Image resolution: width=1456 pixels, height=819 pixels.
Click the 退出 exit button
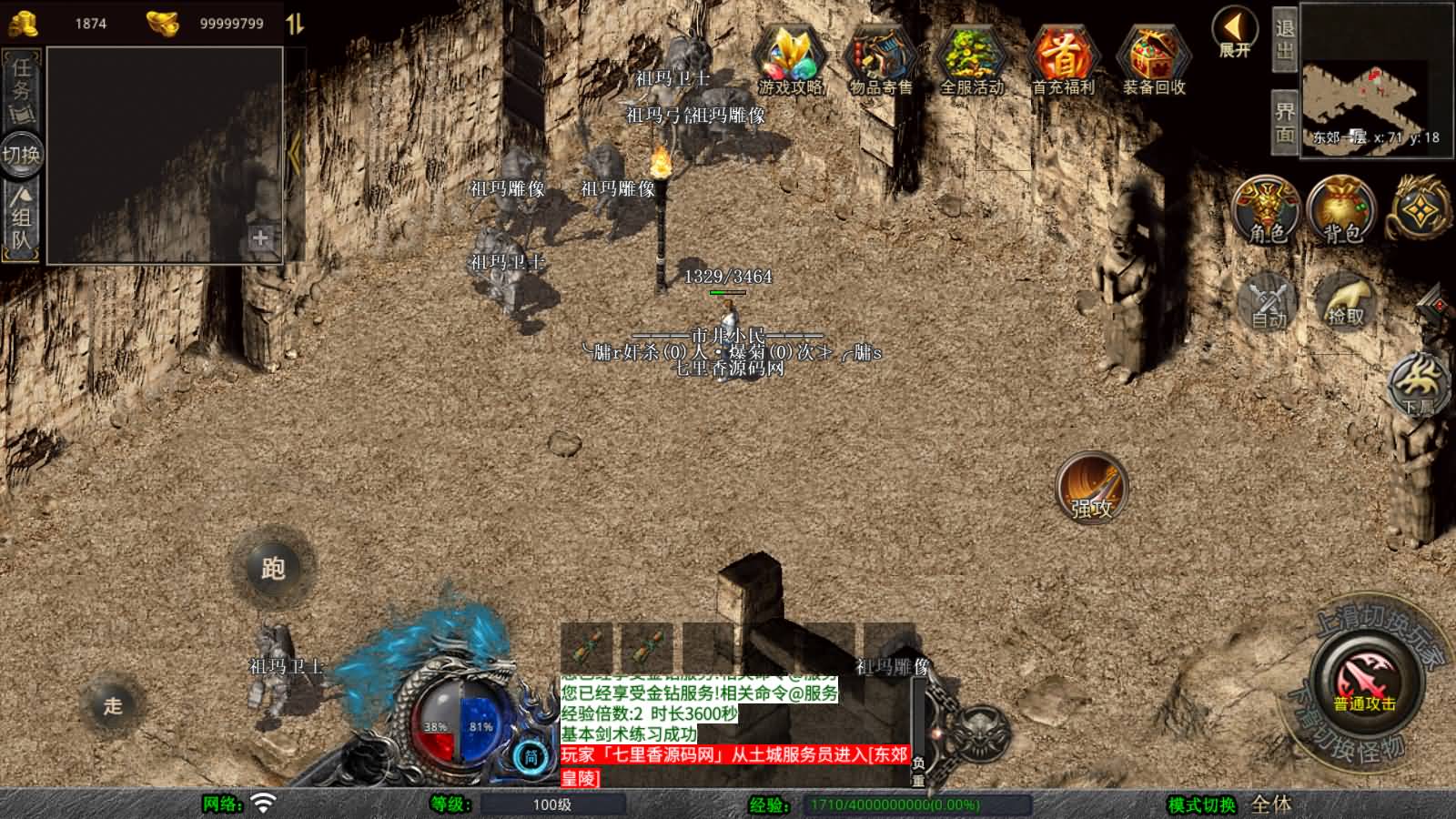point(1284,40)
